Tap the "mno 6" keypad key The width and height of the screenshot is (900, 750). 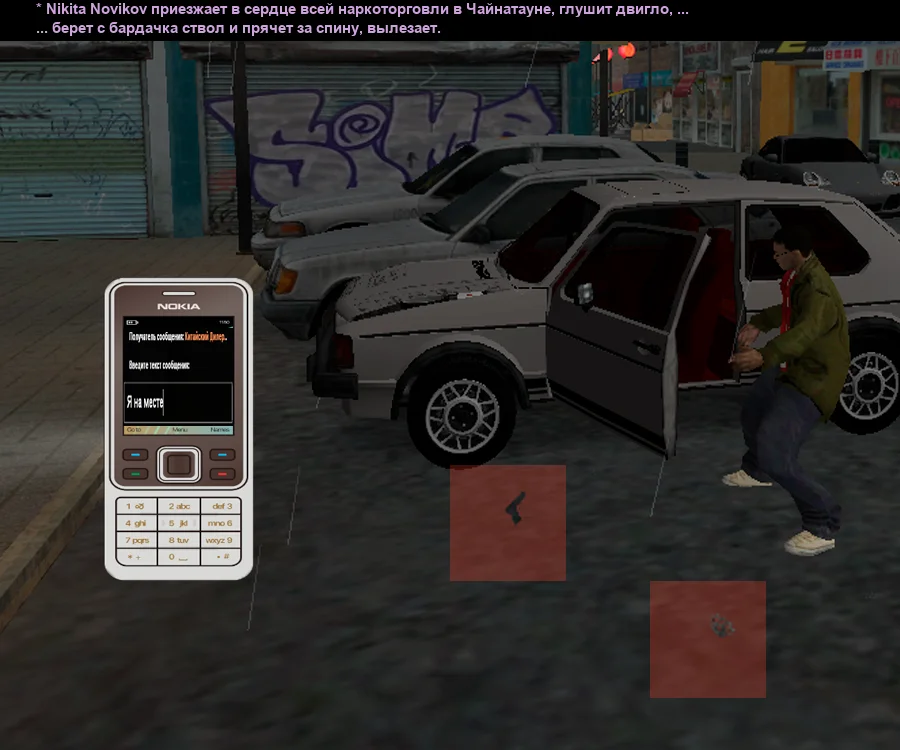(x=221, y=523)
